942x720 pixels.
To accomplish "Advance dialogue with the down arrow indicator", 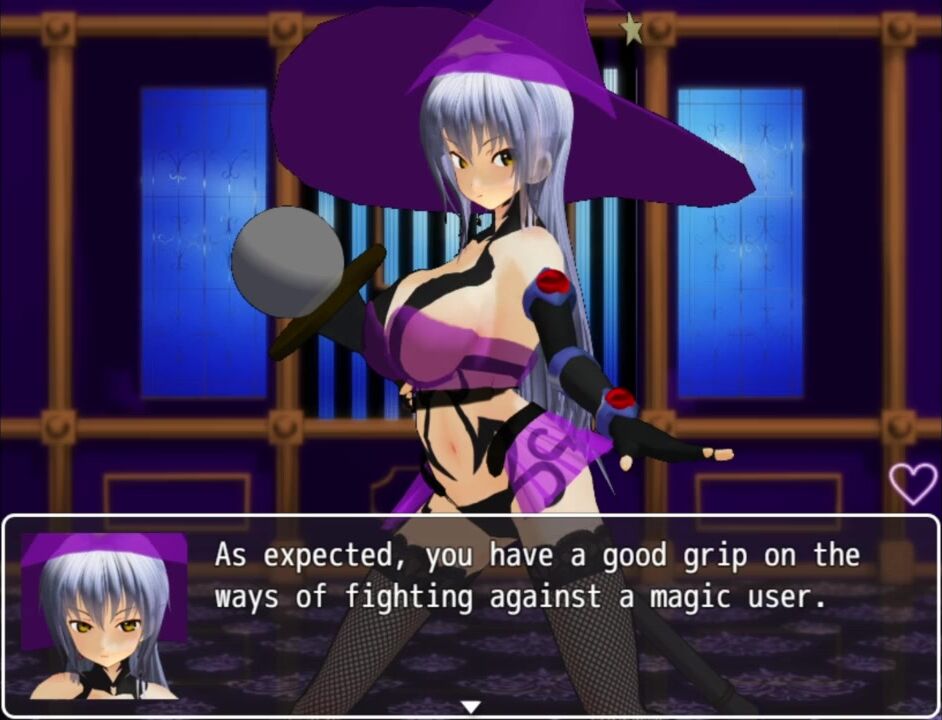I will 470,707.
